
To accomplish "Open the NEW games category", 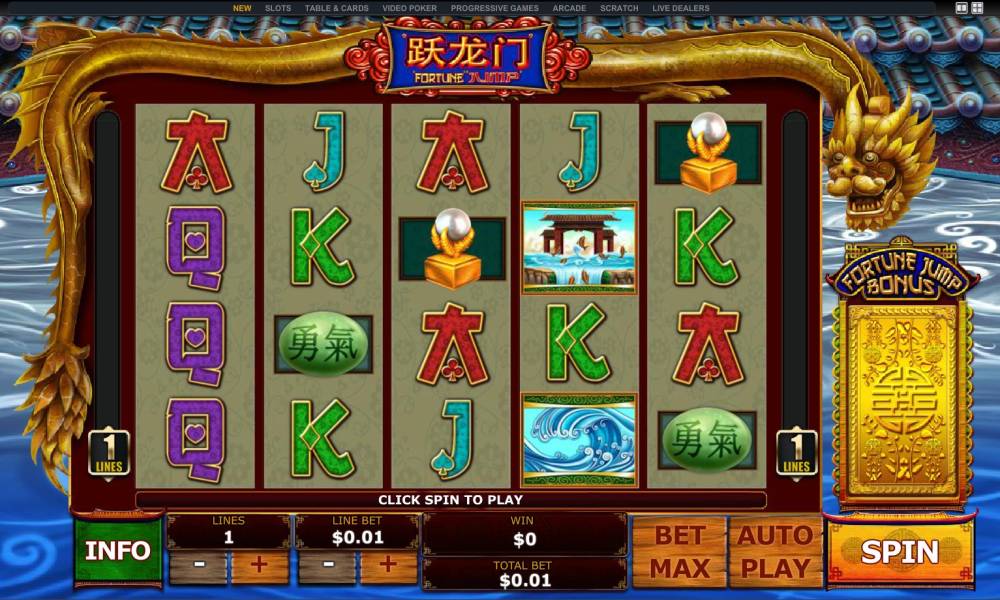I will (242, 8).
